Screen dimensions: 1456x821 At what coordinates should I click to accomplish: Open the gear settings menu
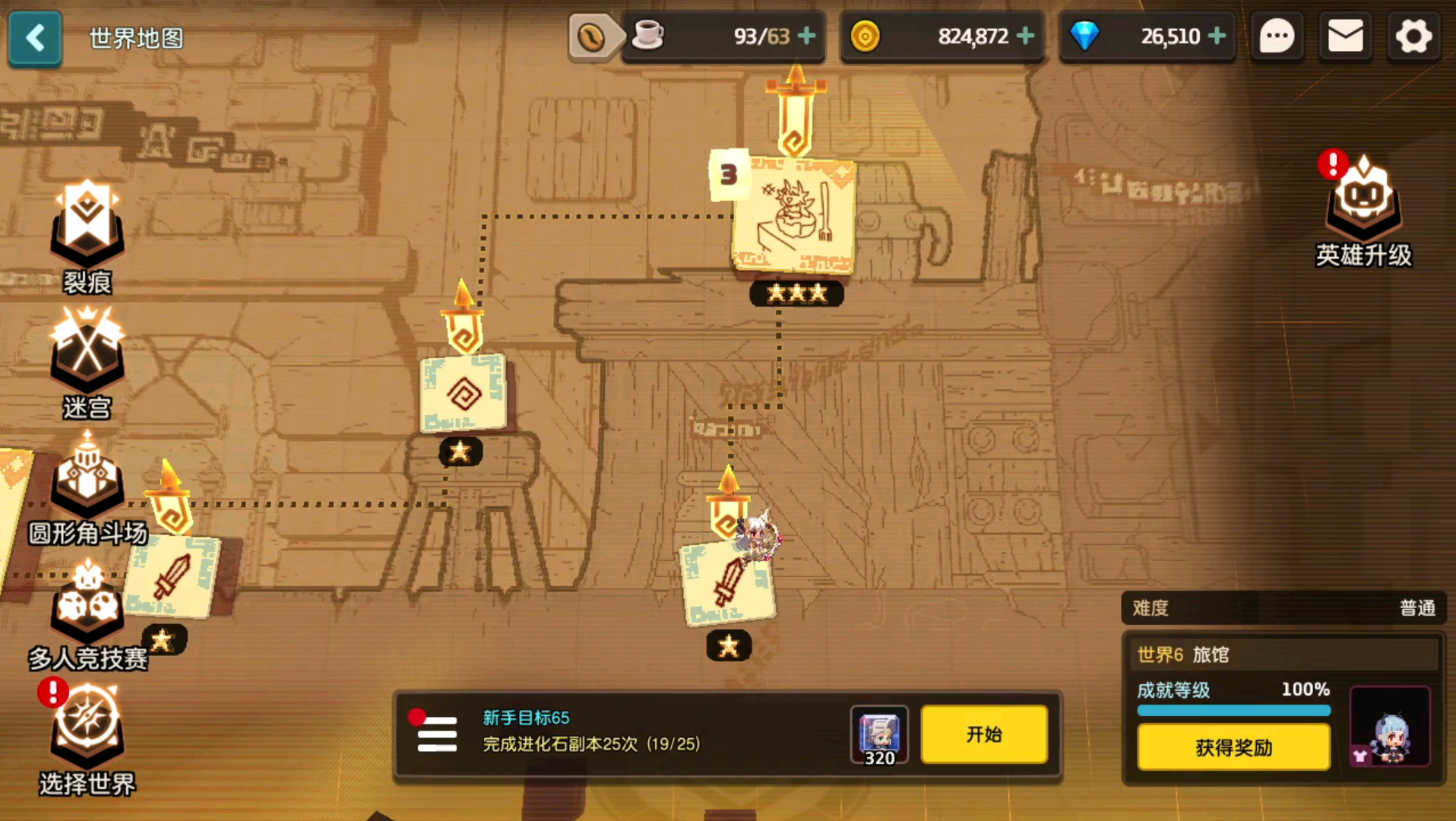[1413, 36]
